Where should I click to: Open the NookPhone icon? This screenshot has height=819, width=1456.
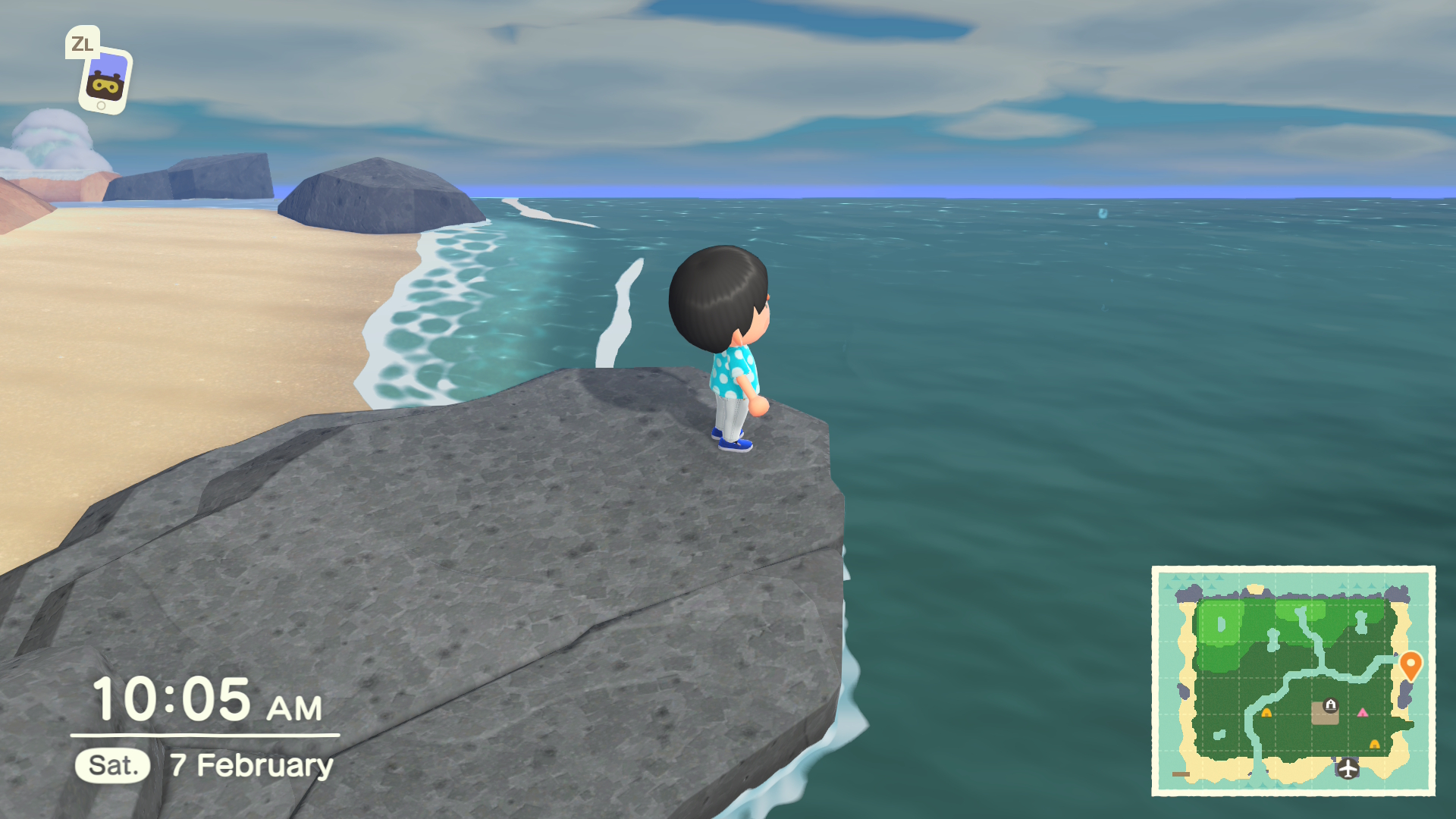105,80
